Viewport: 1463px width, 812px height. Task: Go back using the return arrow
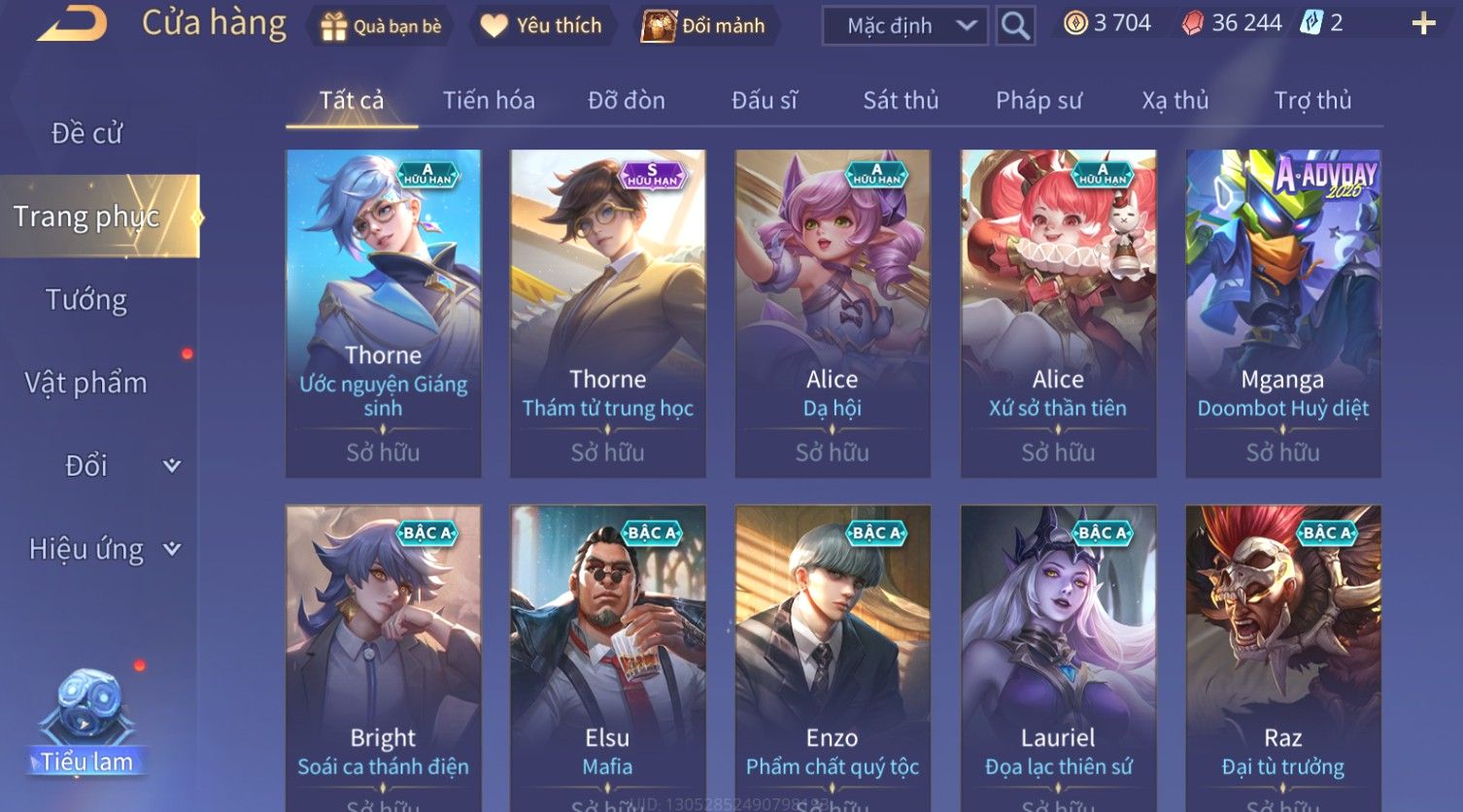tap(72, 23)
